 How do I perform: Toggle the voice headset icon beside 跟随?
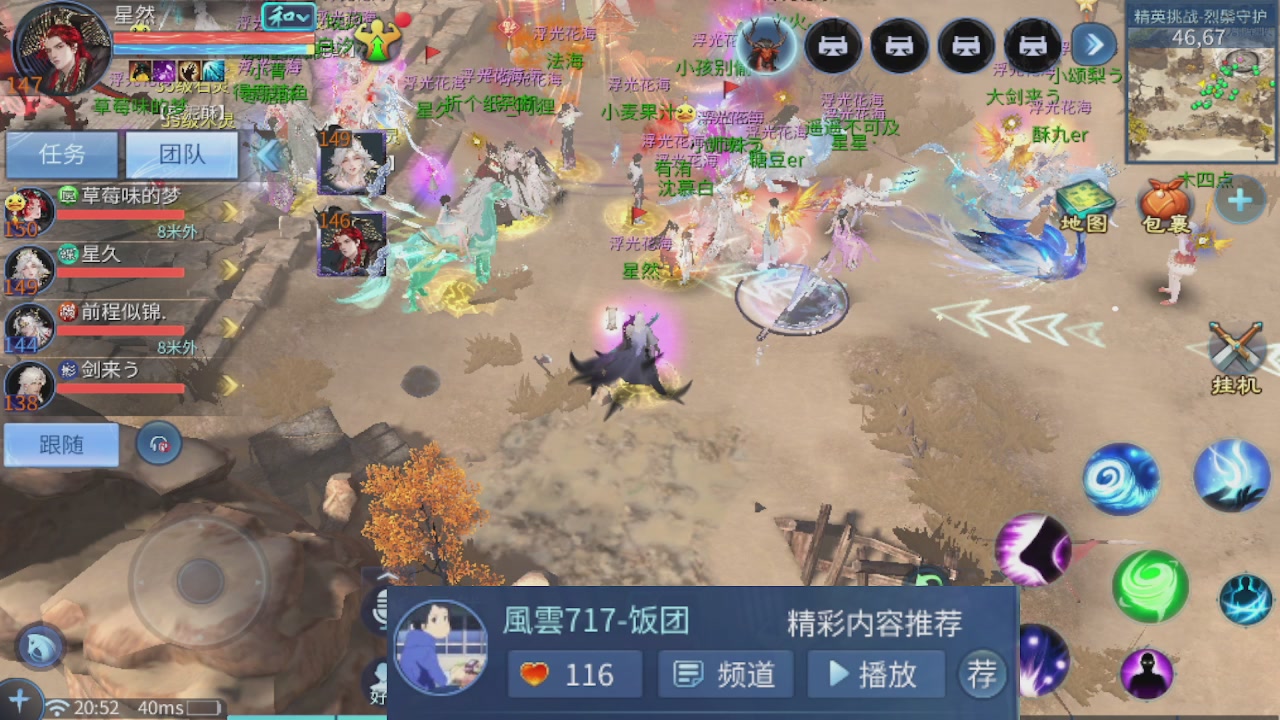pyautogui.click(x=159, y=442)
